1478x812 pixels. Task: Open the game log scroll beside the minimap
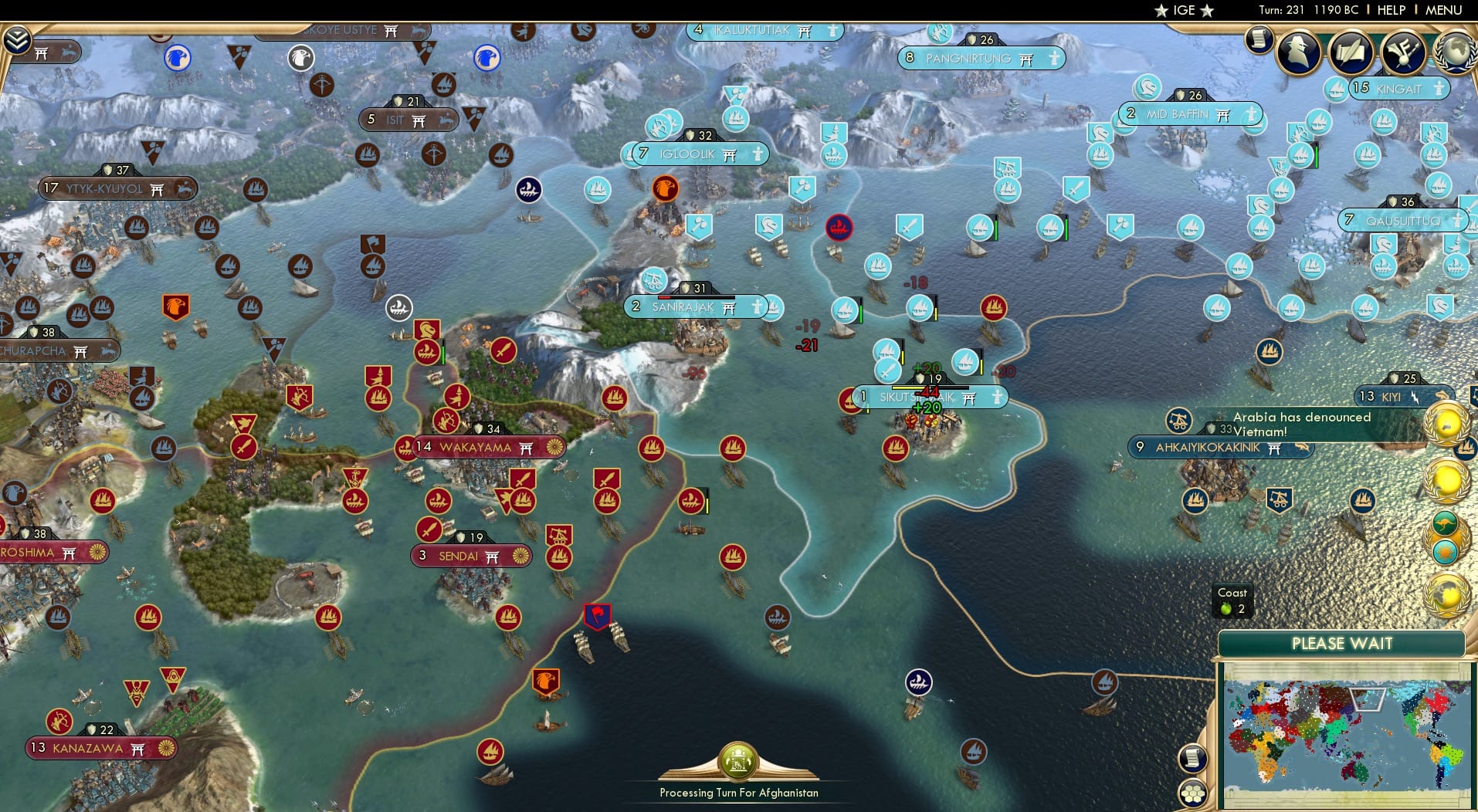(1194, 759)
